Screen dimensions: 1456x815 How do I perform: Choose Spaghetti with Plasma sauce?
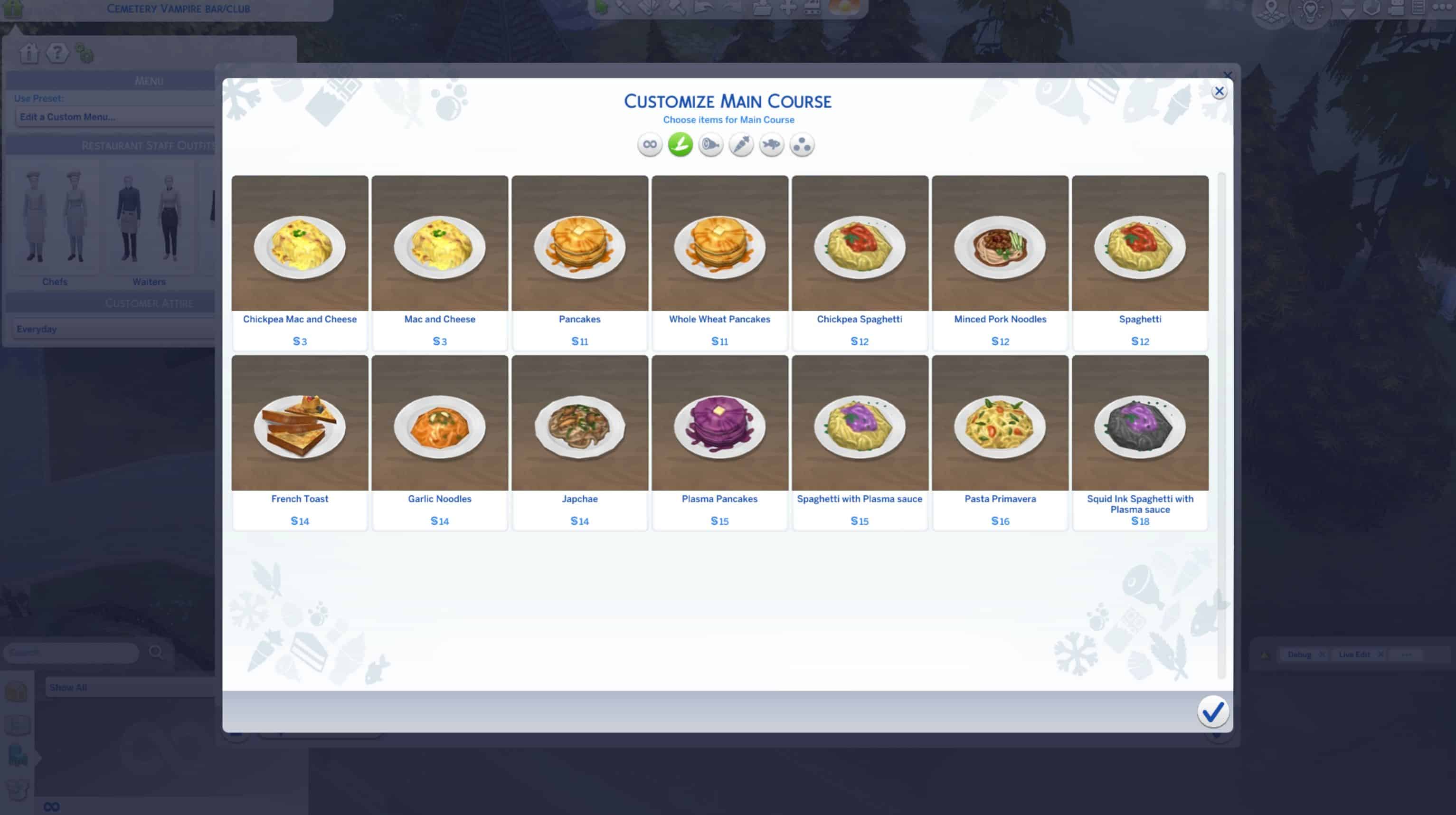point(860,428)
